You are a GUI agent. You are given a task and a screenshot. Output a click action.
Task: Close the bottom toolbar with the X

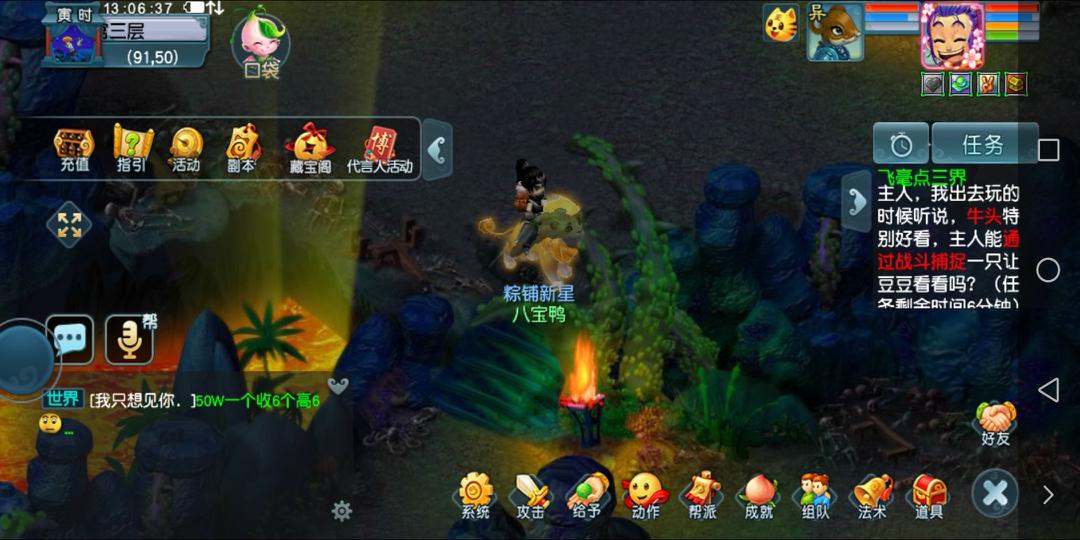(995, 493)
